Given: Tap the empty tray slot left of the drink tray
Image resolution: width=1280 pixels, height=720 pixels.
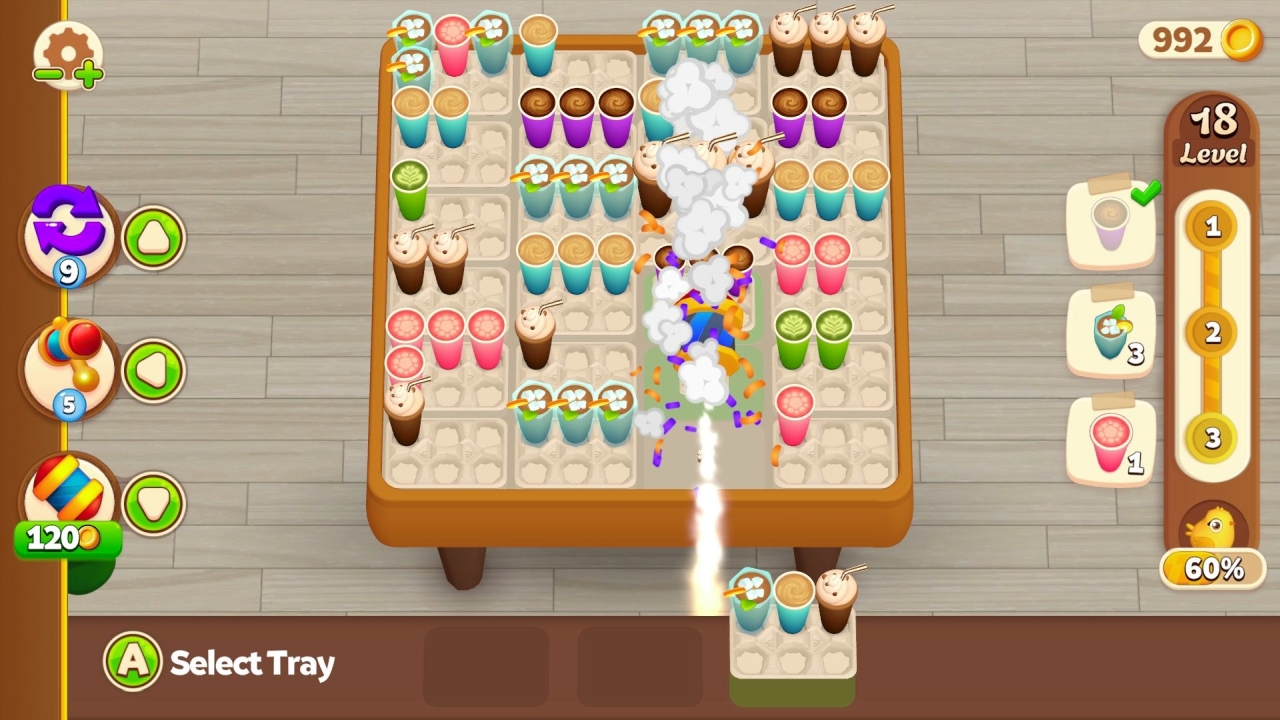Looking at the screenshot, I should [x=640, y=665].
